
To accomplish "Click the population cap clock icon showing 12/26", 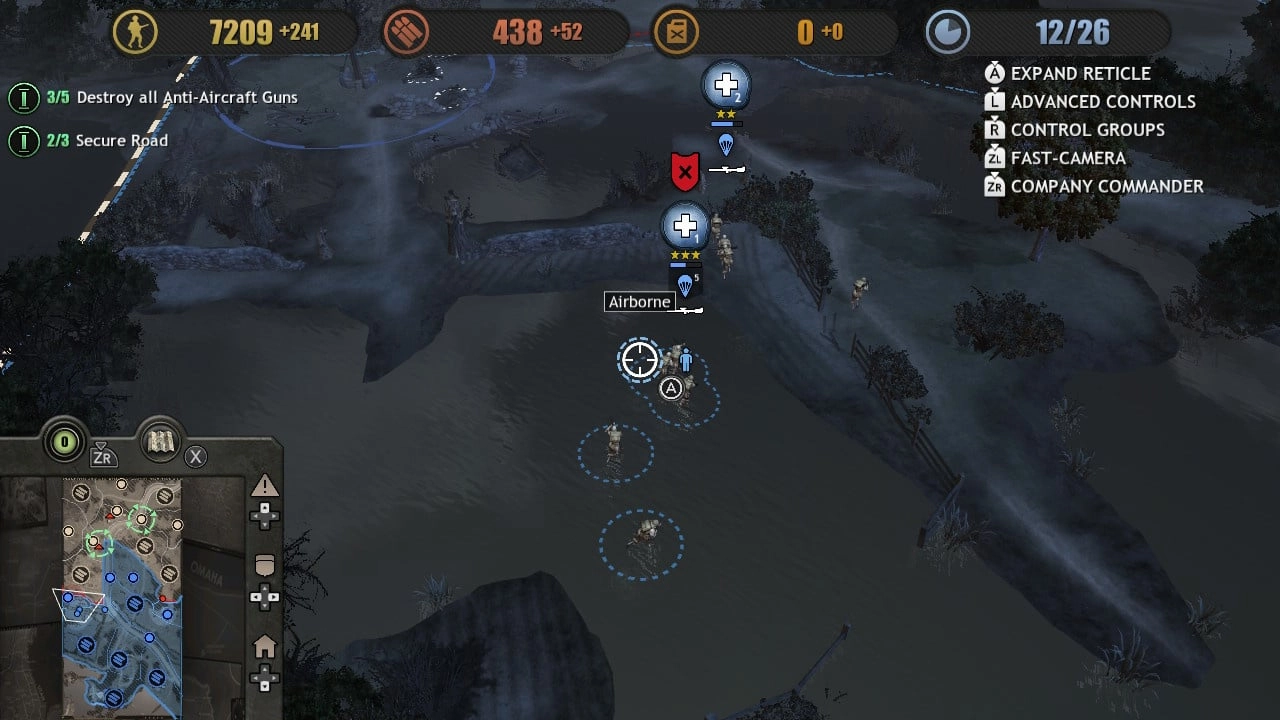I will click(x=945, y=30).
